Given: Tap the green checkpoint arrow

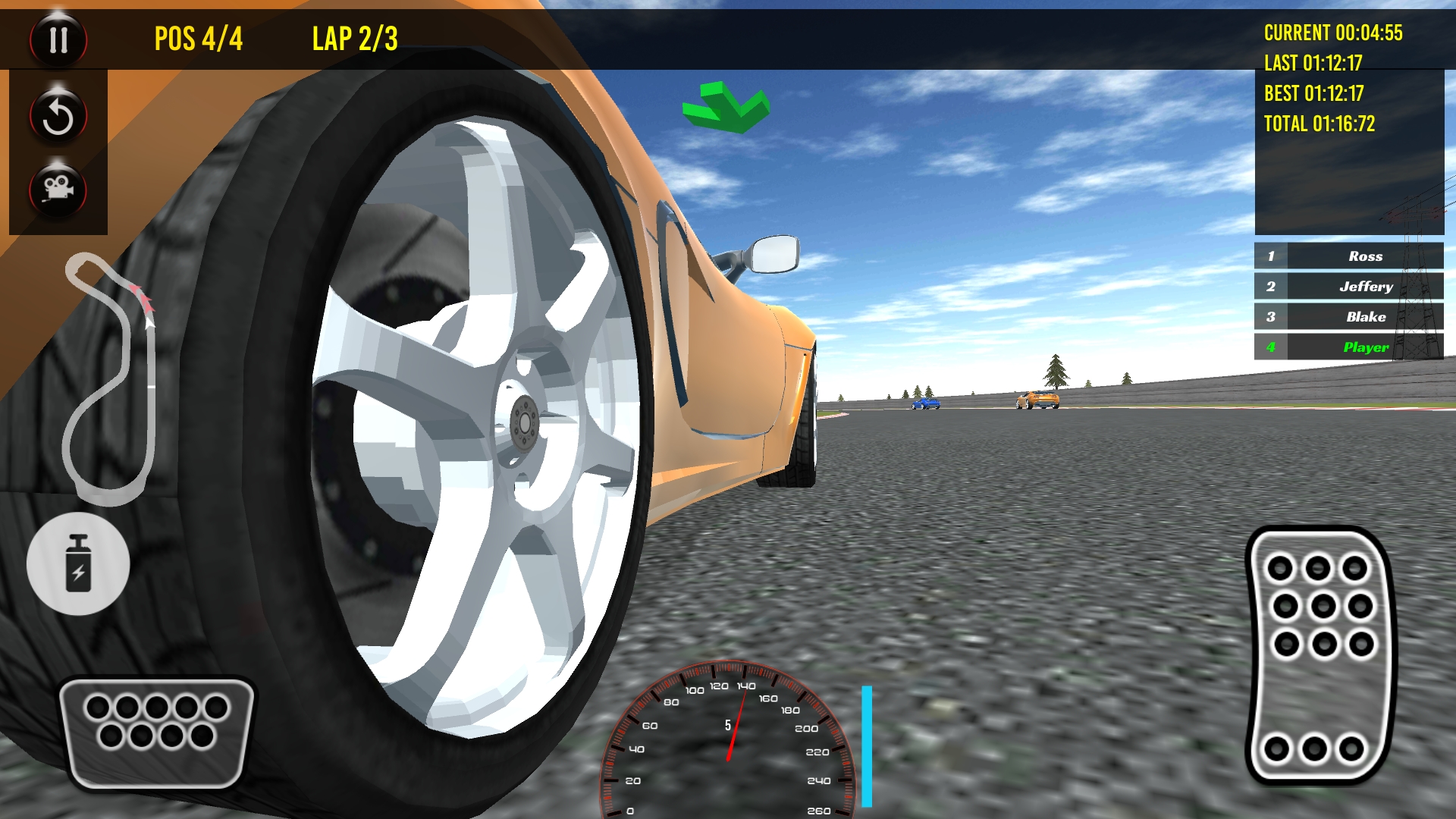Looking at the screenshot, I should coord(726,106).
